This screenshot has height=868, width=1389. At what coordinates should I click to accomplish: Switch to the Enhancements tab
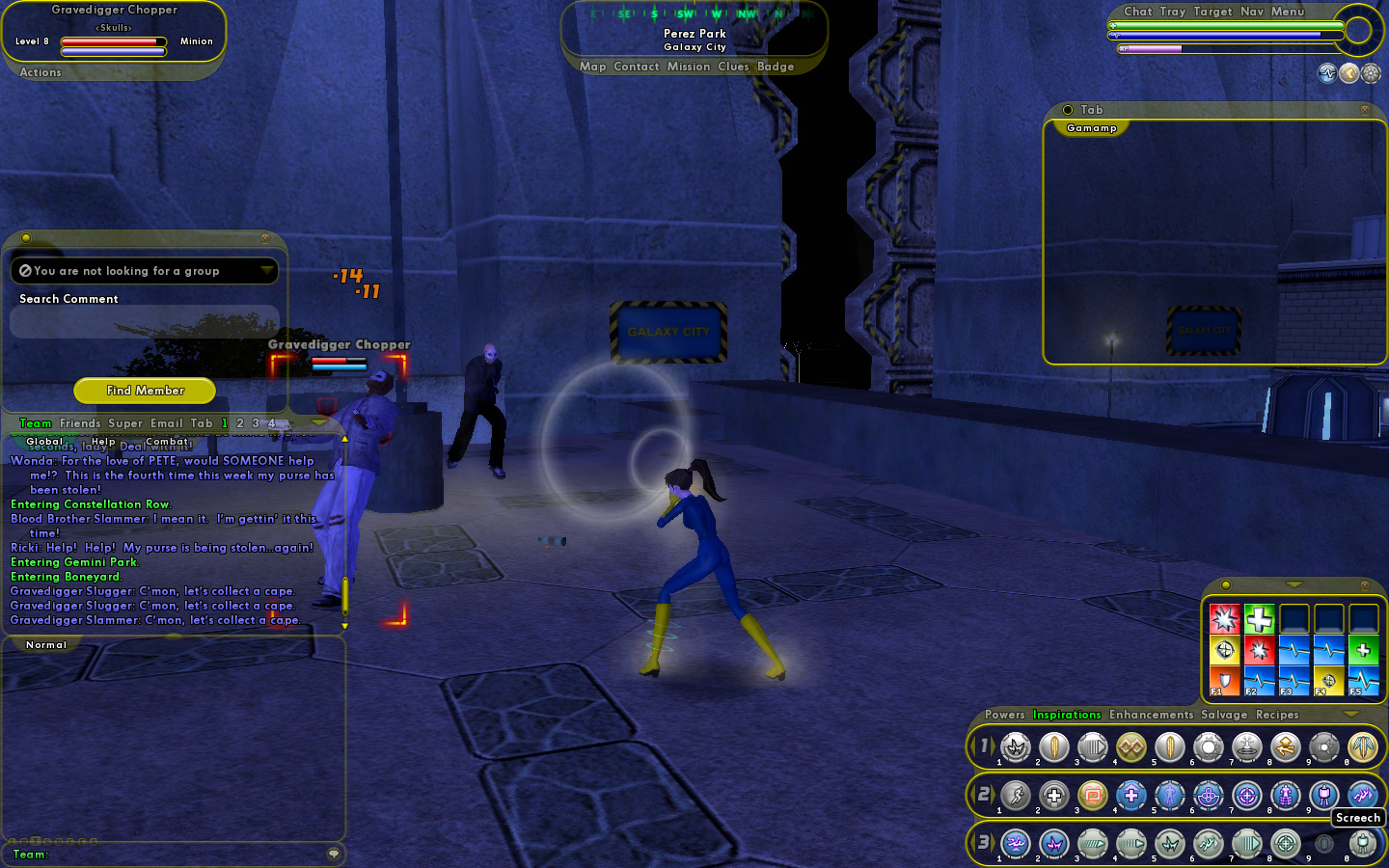click(x=1151, y=715)
